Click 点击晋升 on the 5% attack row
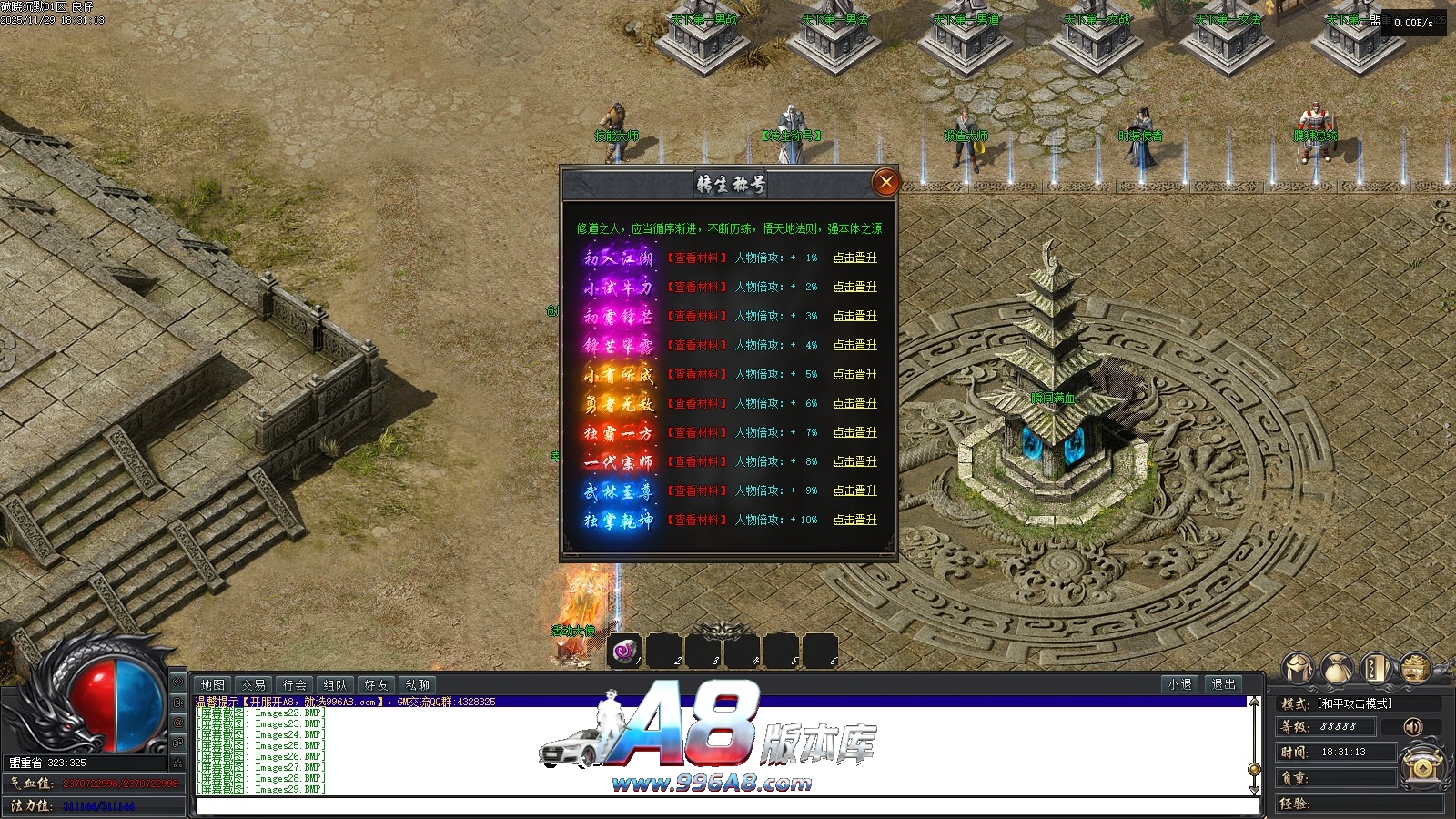 point(854,374)
